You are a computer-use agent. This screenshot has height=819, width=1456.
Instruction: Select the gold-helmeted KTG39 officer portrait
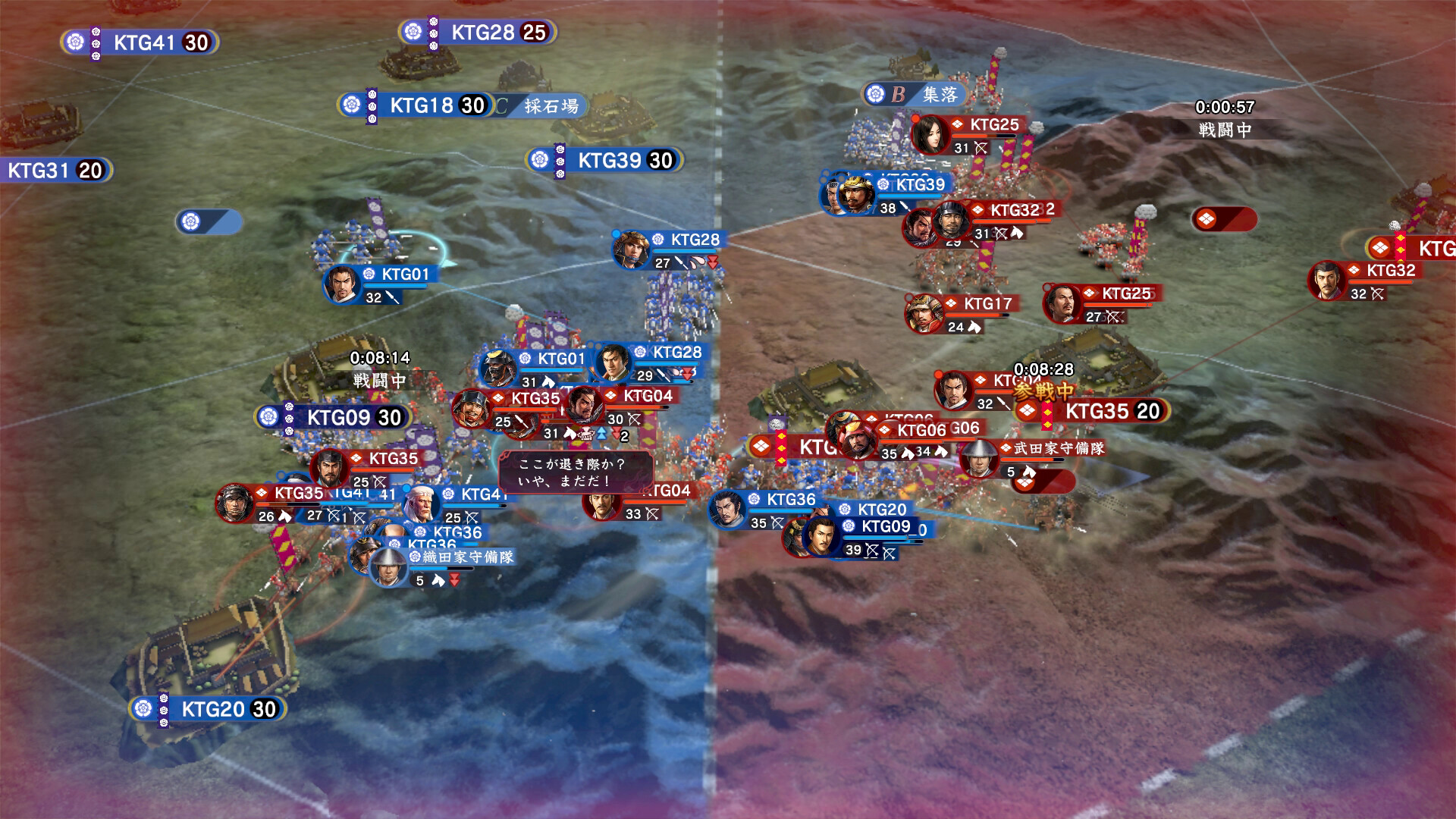(856, 193)
